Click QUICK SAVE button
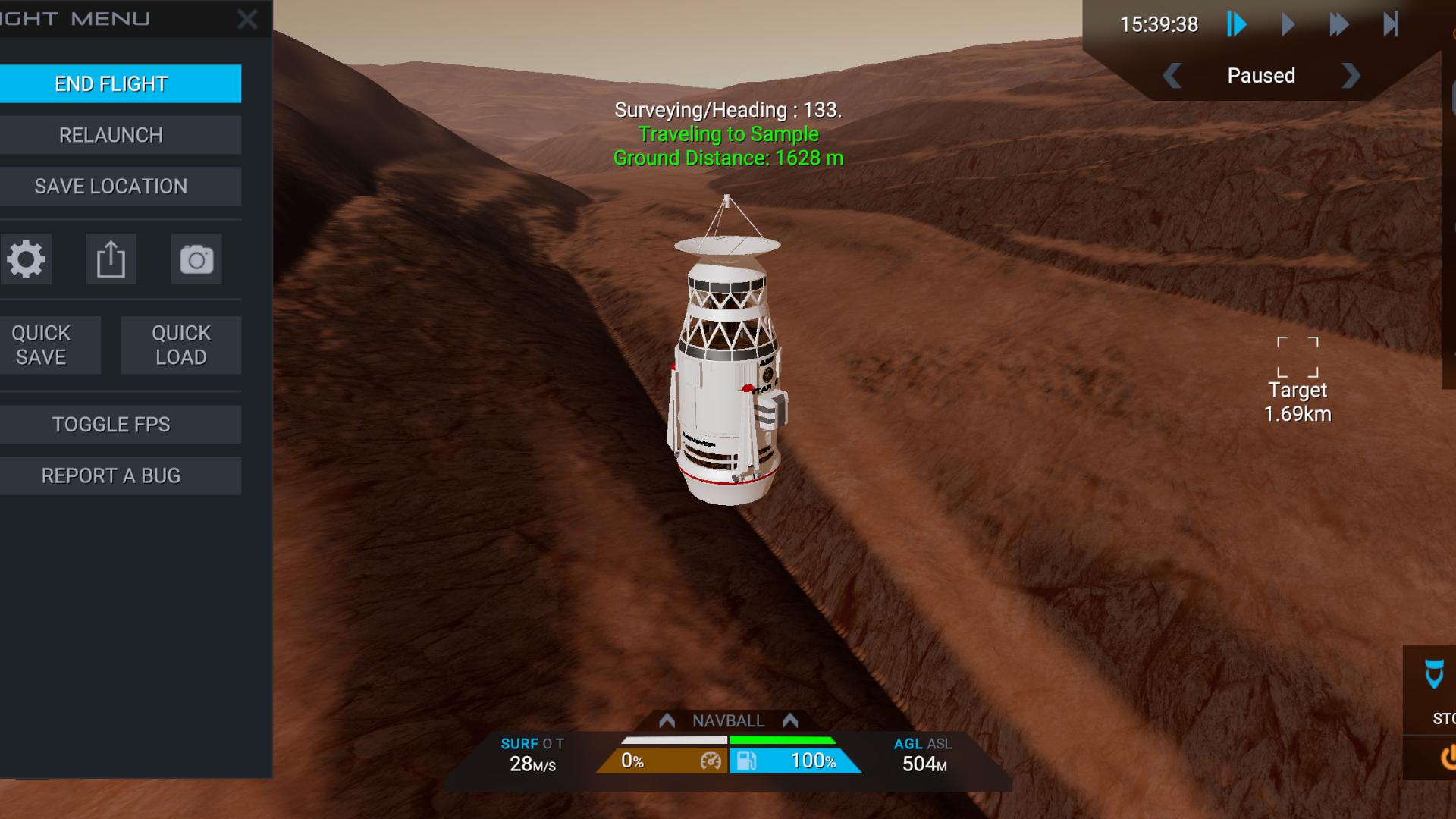 coord(42,345)
